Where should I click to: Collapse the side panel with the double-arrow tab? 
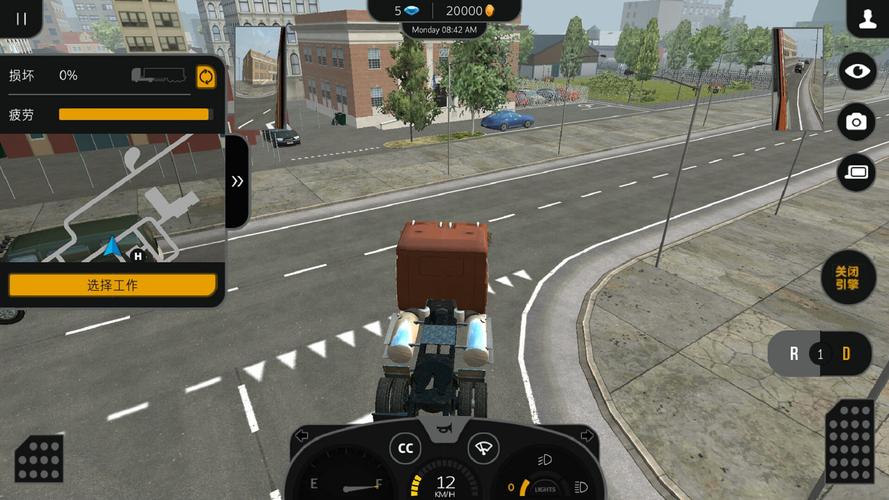(x=237, y=181)
